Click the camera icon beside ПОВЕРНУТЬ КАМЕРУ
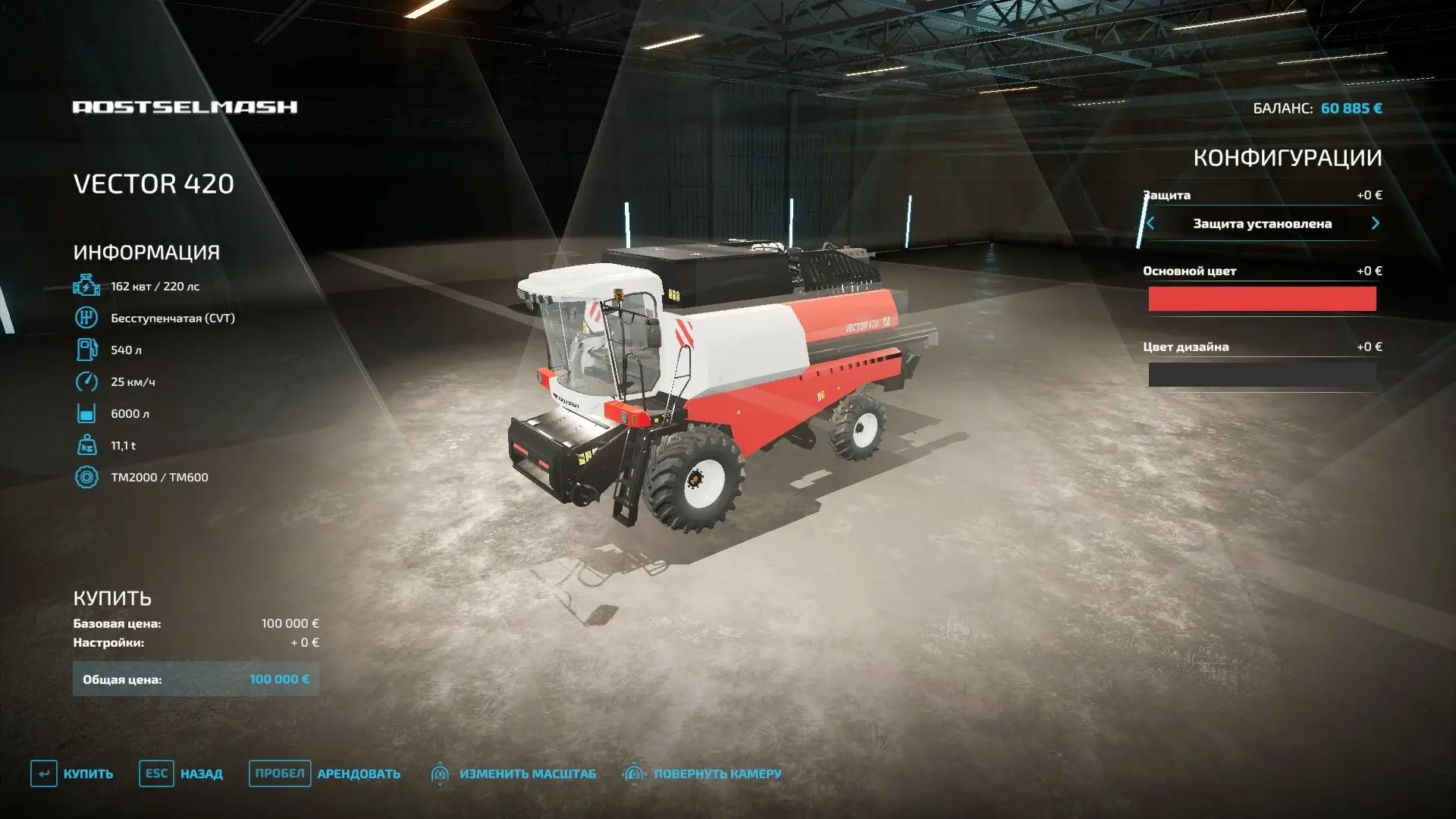The width and height of the screenshot is (1456, 819). (634, 773)
